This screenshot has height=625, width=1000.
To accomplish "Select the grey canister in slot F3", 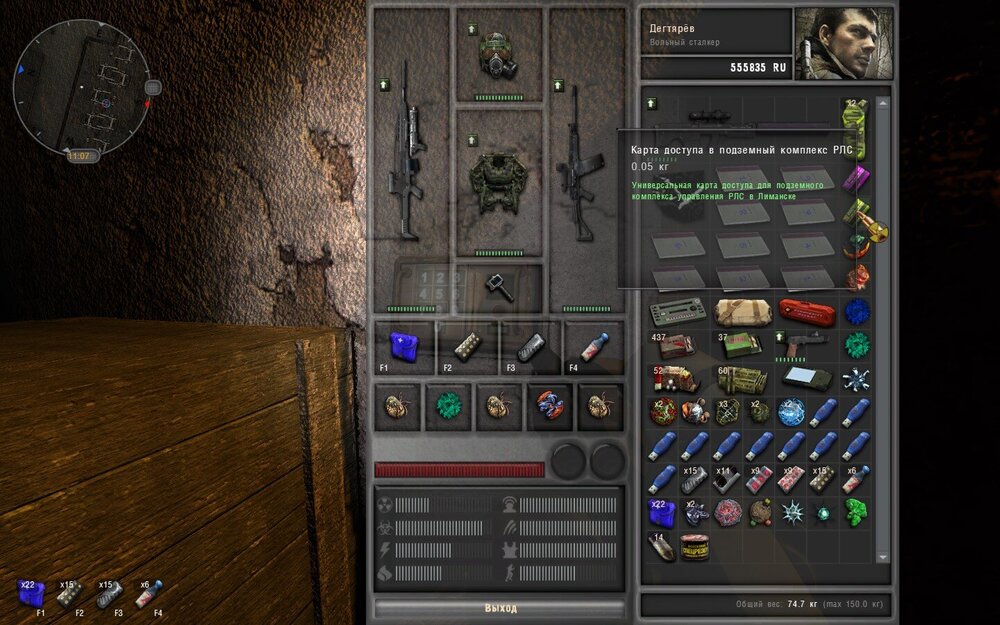I will coord(529,345).
